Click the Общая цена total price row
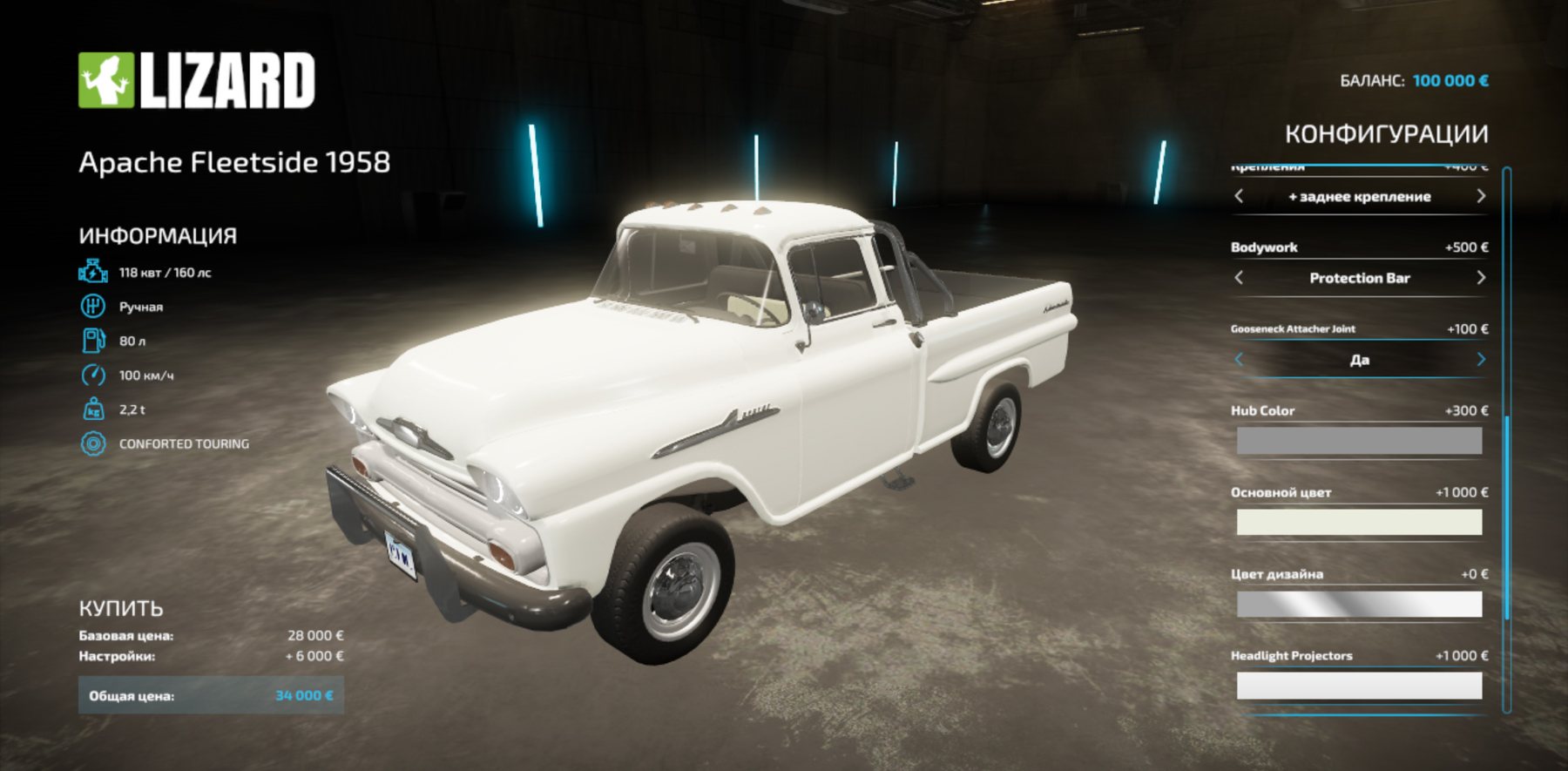The image size is (1568, 771). point(212,694)
